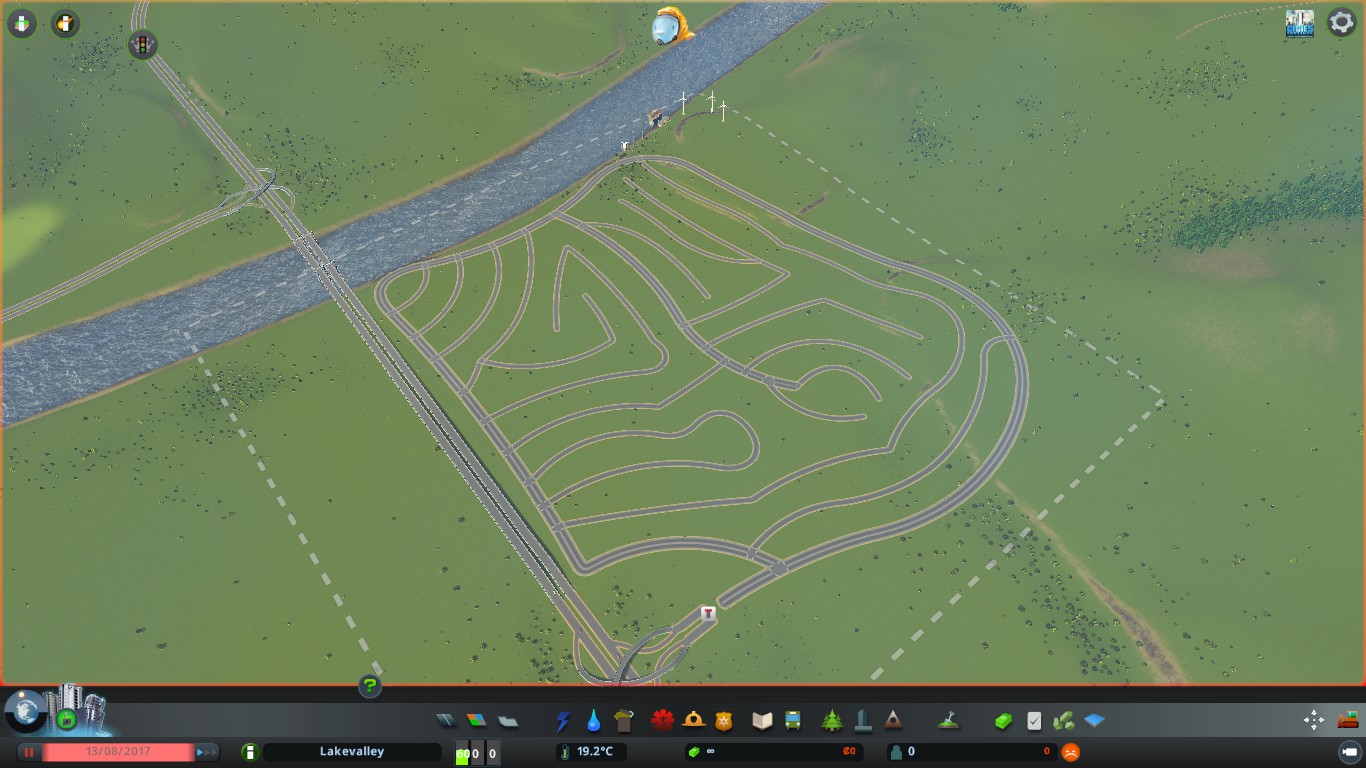This screenshot has height=768, width=1366.
Task: Click the Lakevalley city name
Action: [x=353, y=751]
